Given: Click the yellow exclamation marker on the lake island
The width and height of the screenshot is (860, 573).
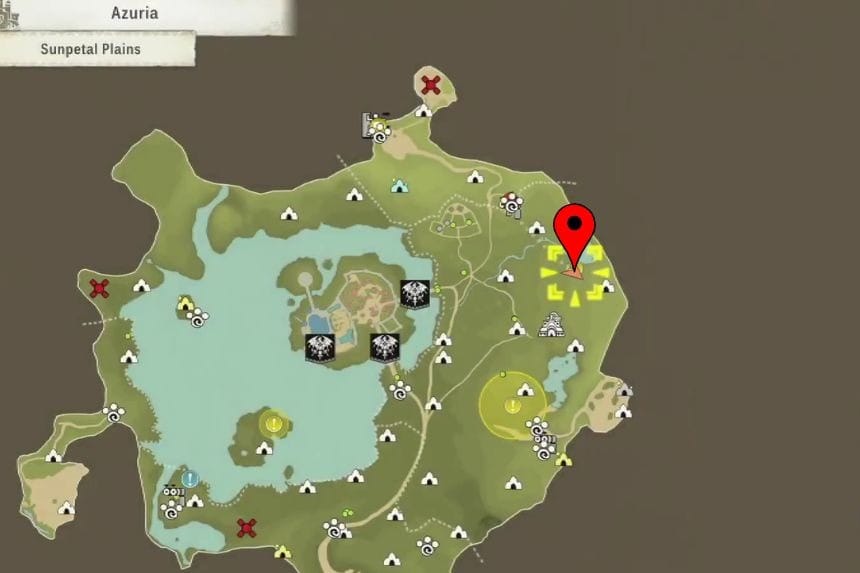Looking at the screenshot, I should (270, 423).
